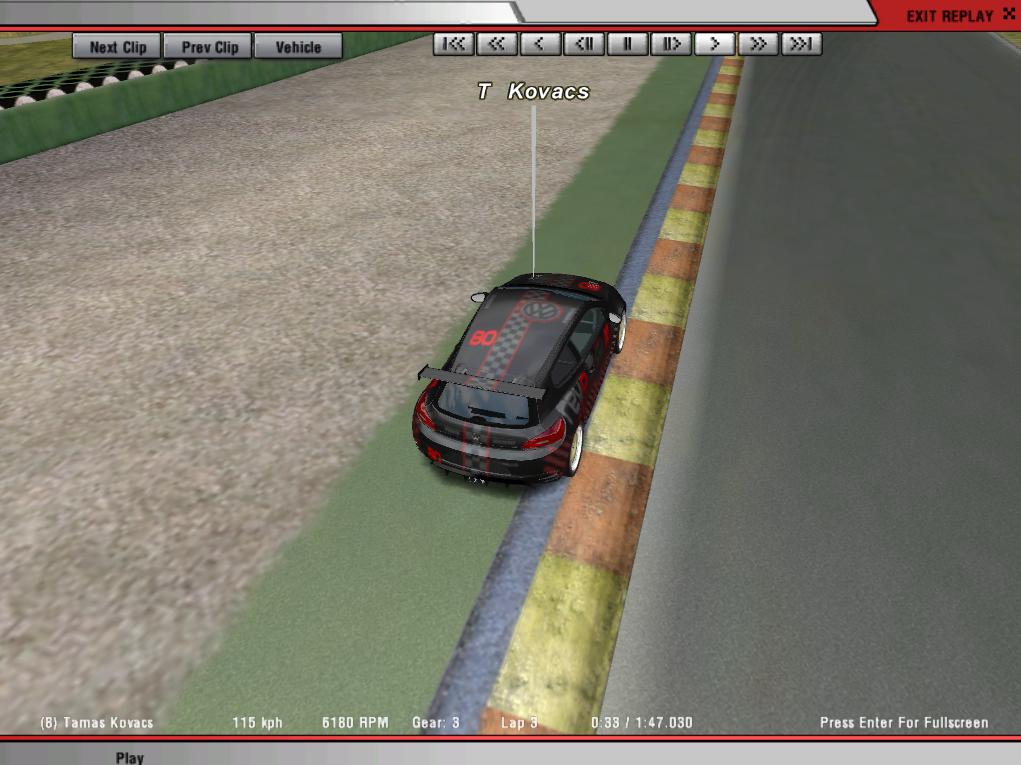
Task: Click the Next Clip button
Action: pyautogui.click(x=117, y=46)
